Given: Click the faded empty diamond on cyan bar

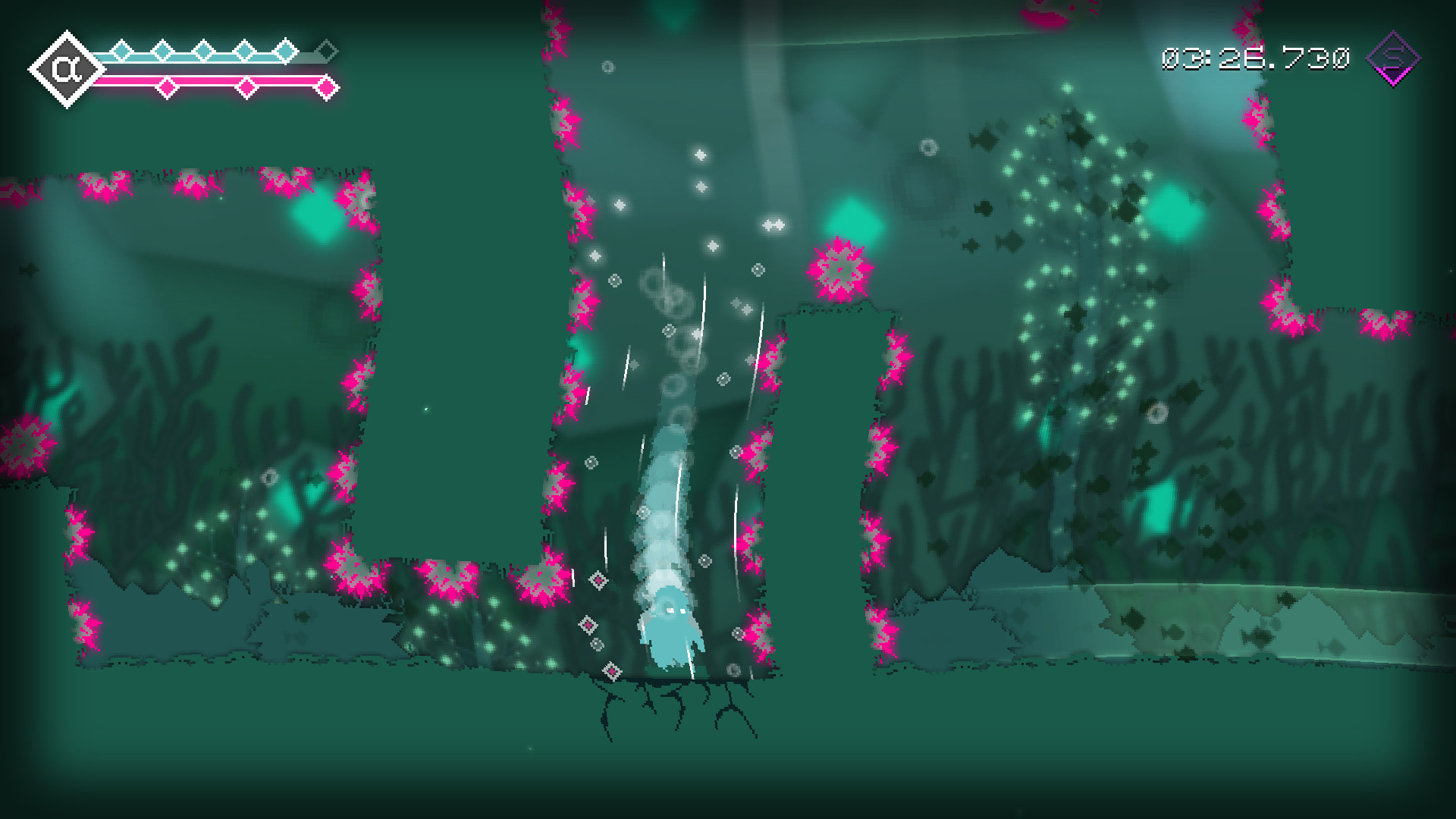Looking at the screenshot, I should pos(329,50).
